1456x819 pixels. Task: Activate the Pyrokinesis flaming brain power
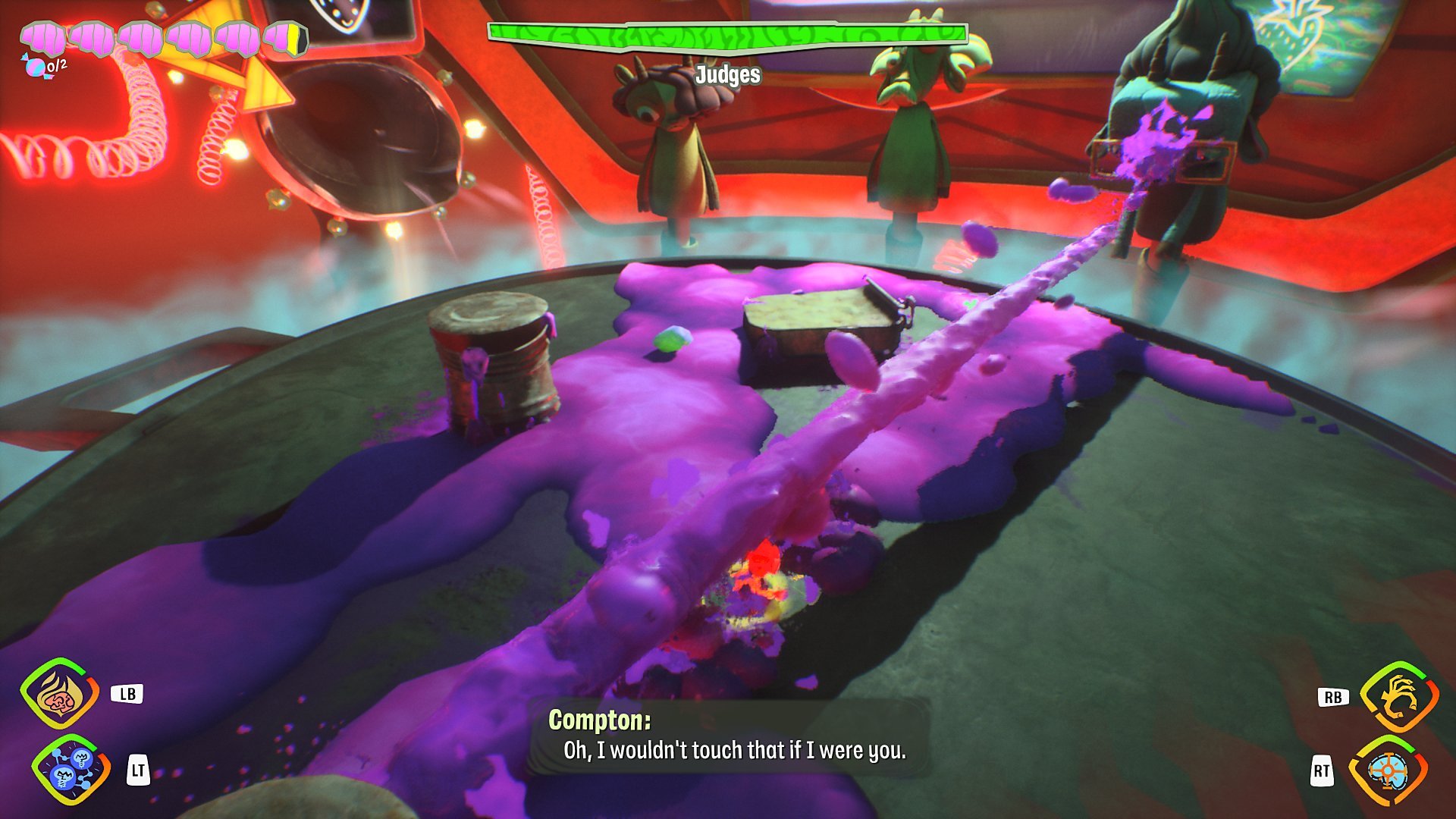(59, 694)
